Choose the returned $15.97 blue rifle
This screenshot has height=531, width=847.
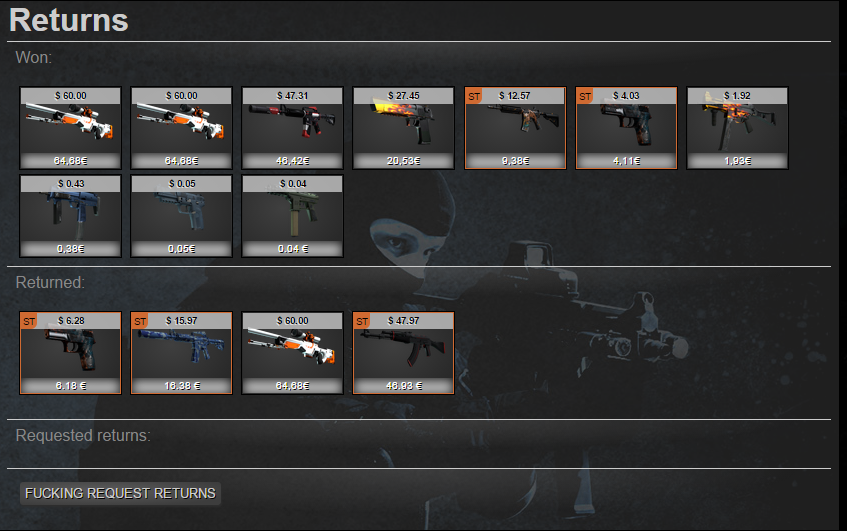tap(182, 352)
